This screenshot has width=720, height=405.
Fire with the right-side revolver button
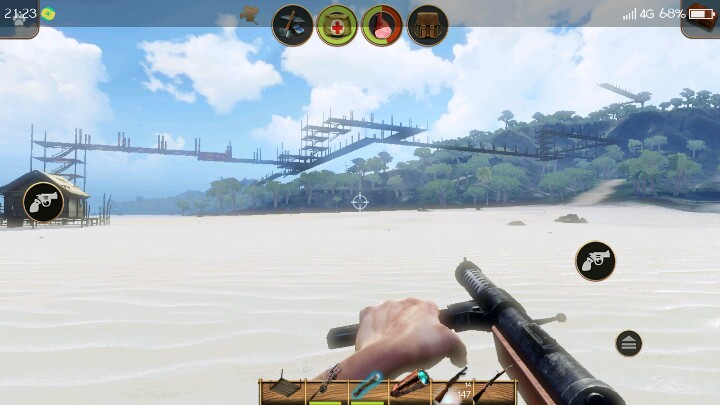click(595, 261)
